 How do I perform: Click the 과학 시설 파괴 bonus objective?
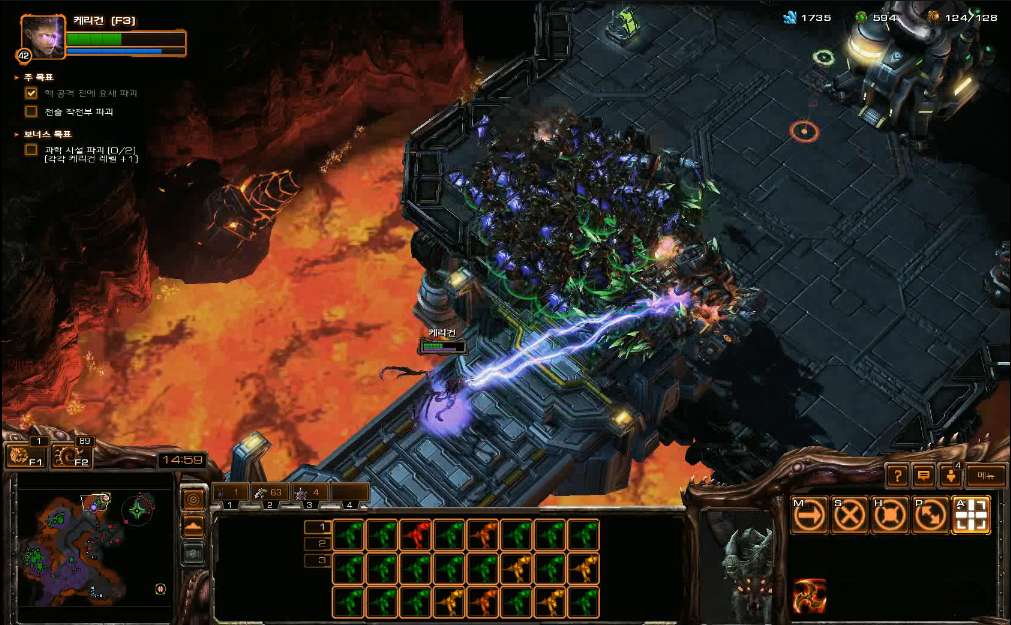point(90,150)
